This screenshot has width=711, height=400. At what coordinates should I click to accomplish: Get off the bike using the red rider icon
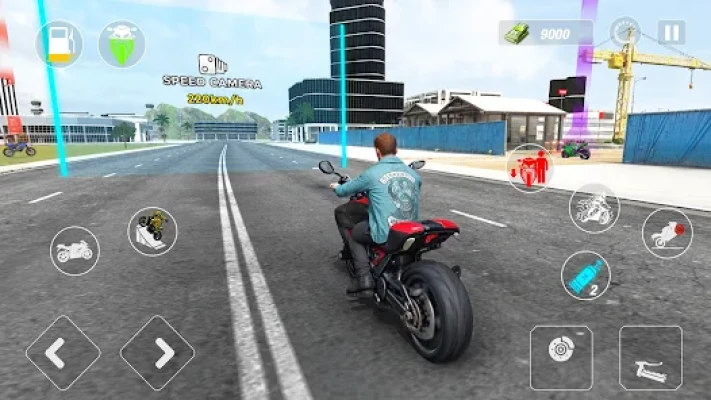(x=530, y=167)
